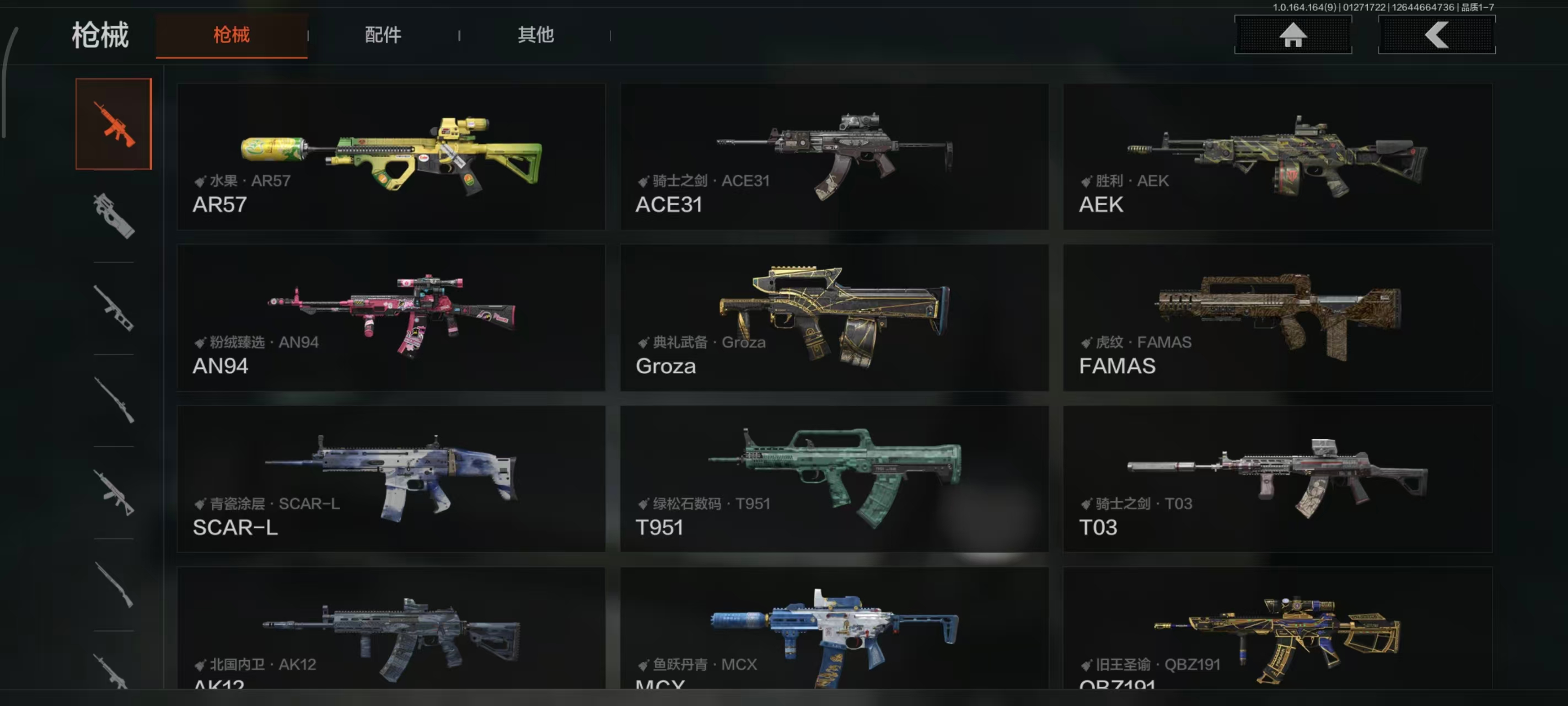The width and height of the screenshot is (1568, 706).
Task: Switch to the 枪械 tab
Action: 232,35
